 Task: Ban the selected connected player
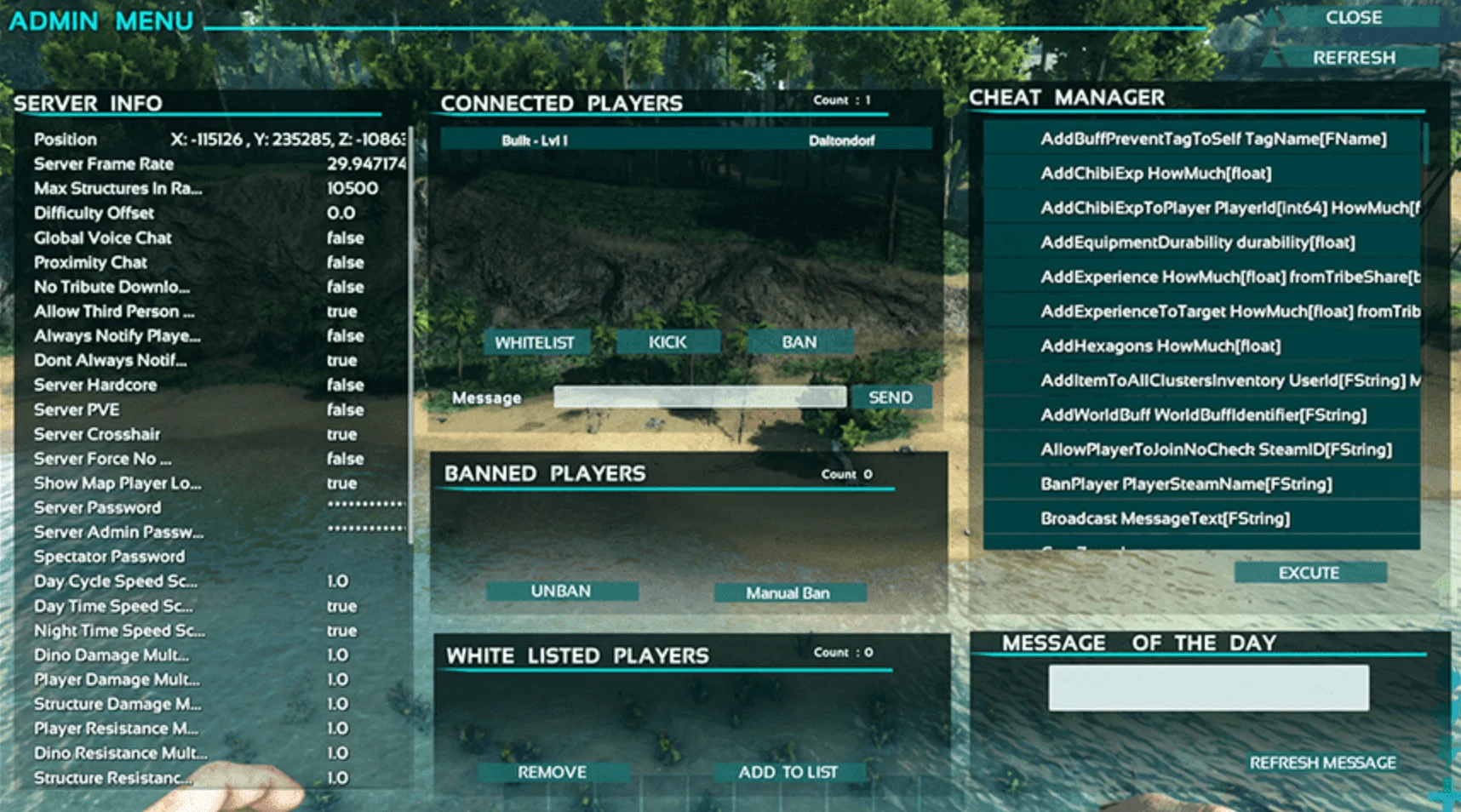[799, 341]
